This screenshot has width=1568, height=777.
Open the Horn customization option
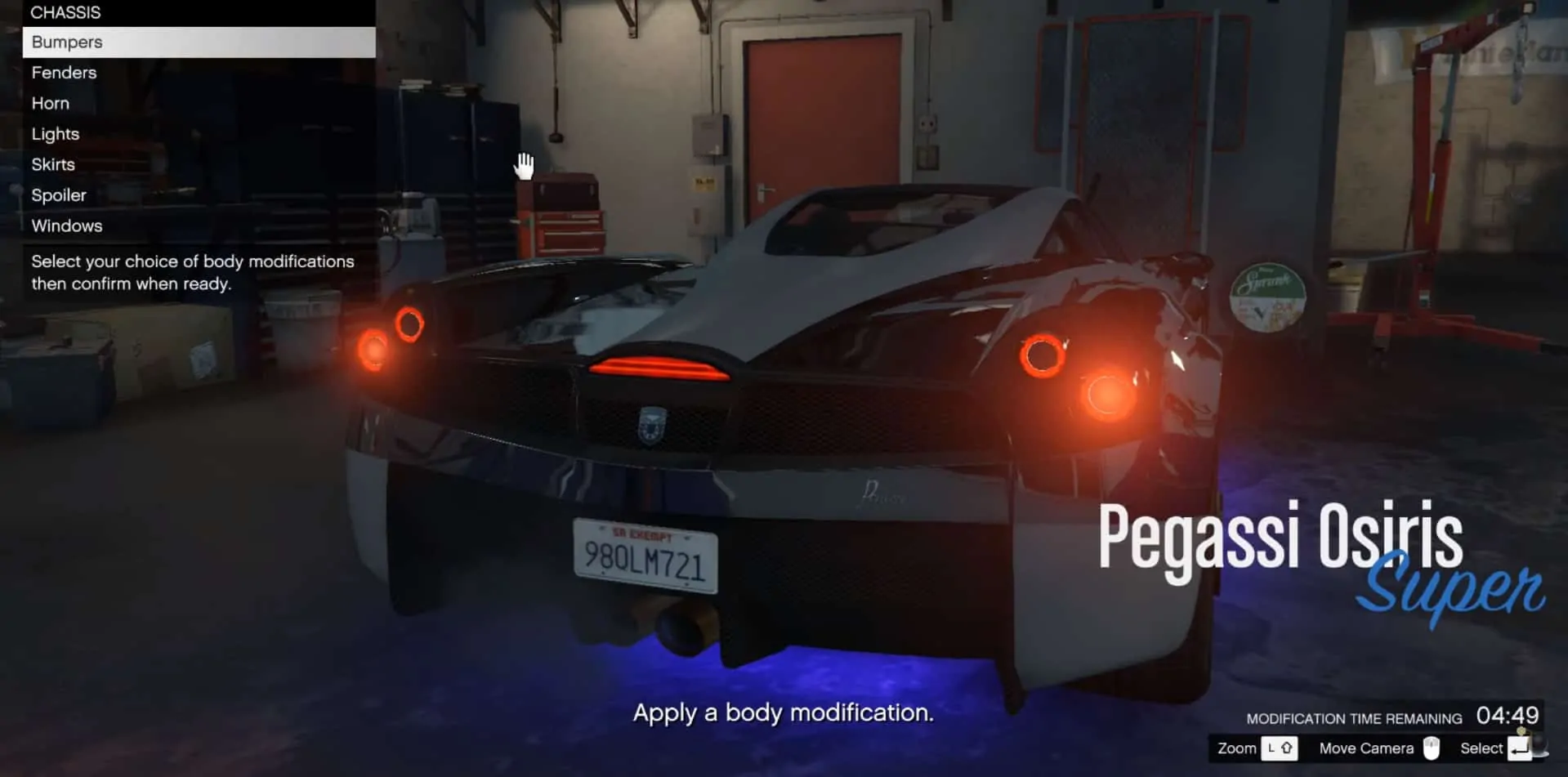50,103
